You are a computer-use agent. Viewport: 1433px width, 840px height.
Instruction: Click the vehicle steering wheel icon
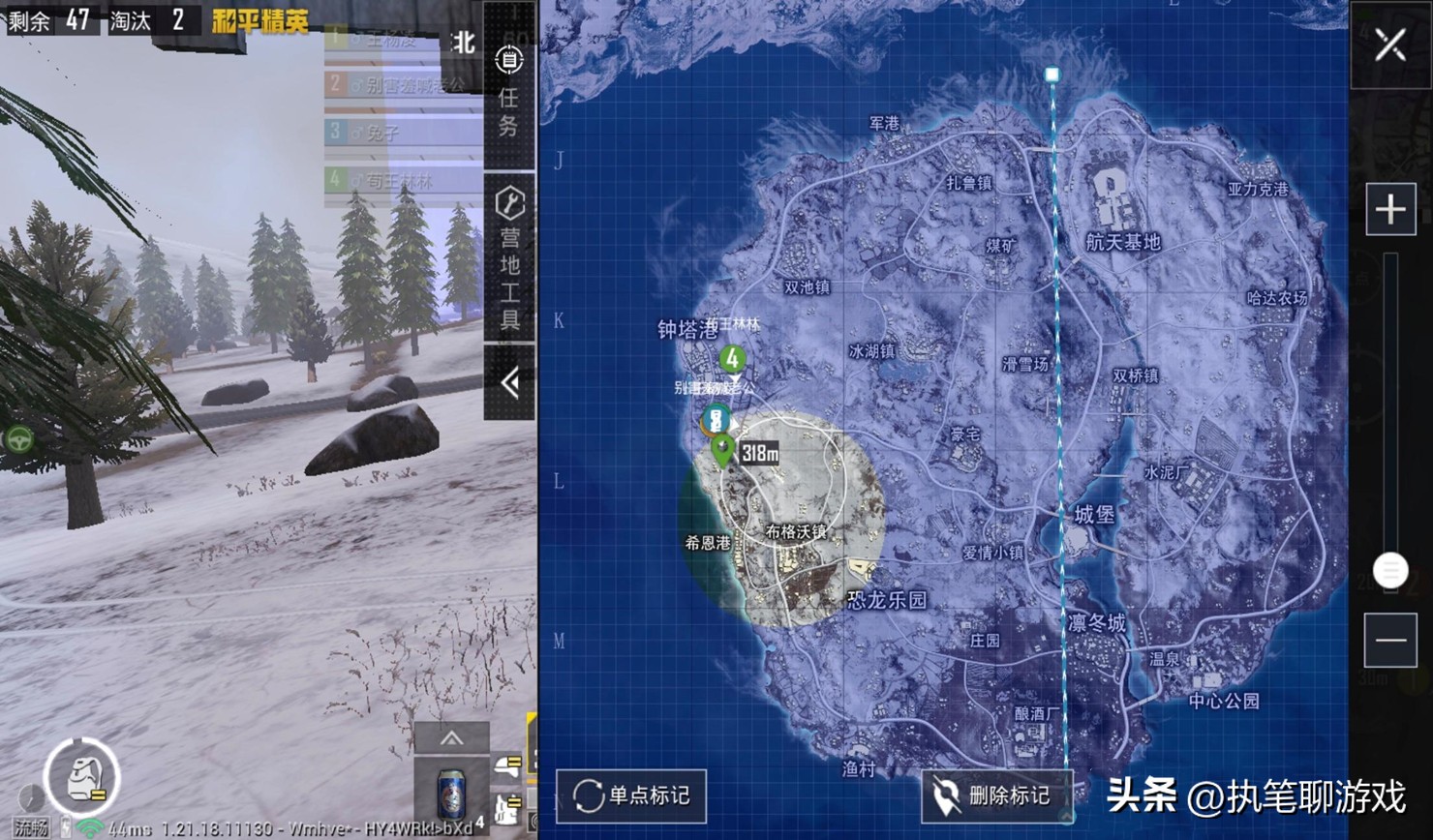point(19,438)
